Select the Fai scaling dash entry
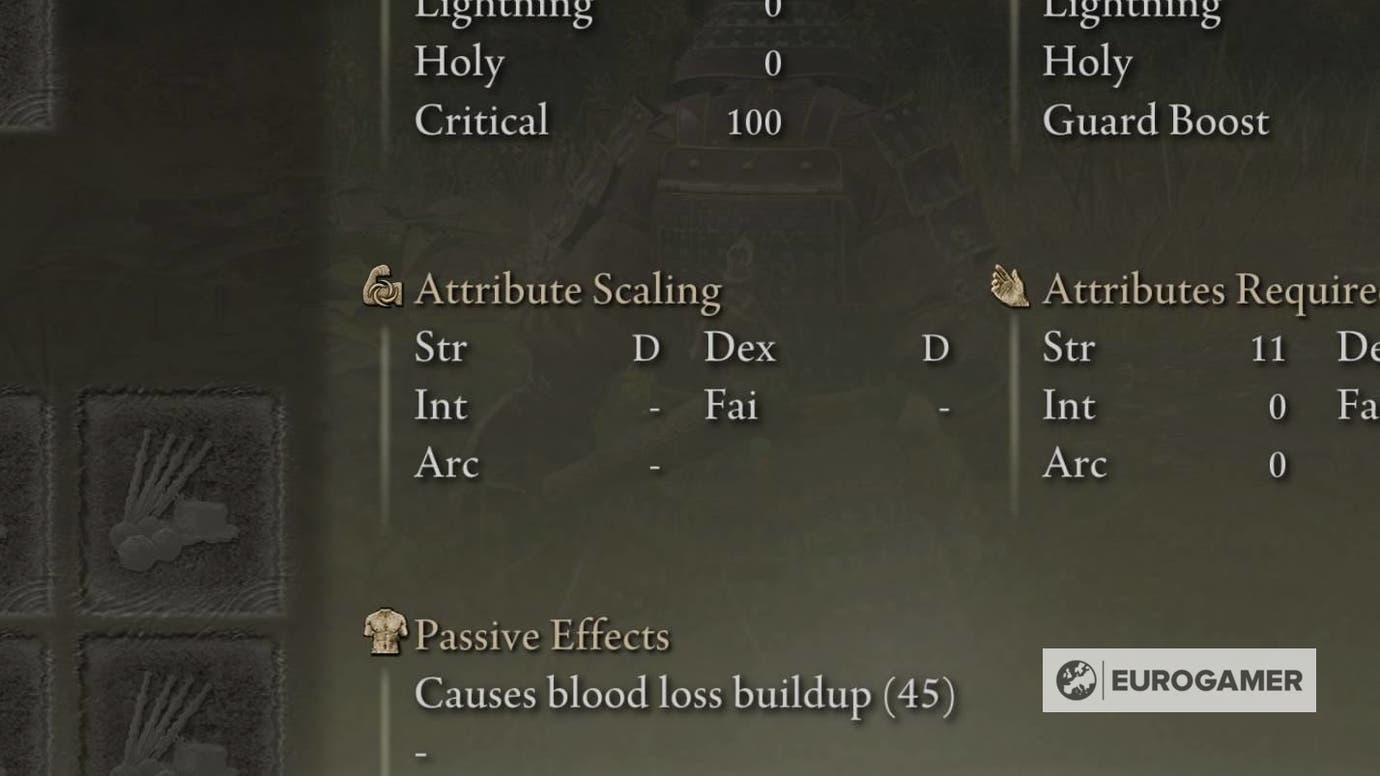Viewport: 1380px width, 776px height. pyautogui.click(x=944, y=406)
